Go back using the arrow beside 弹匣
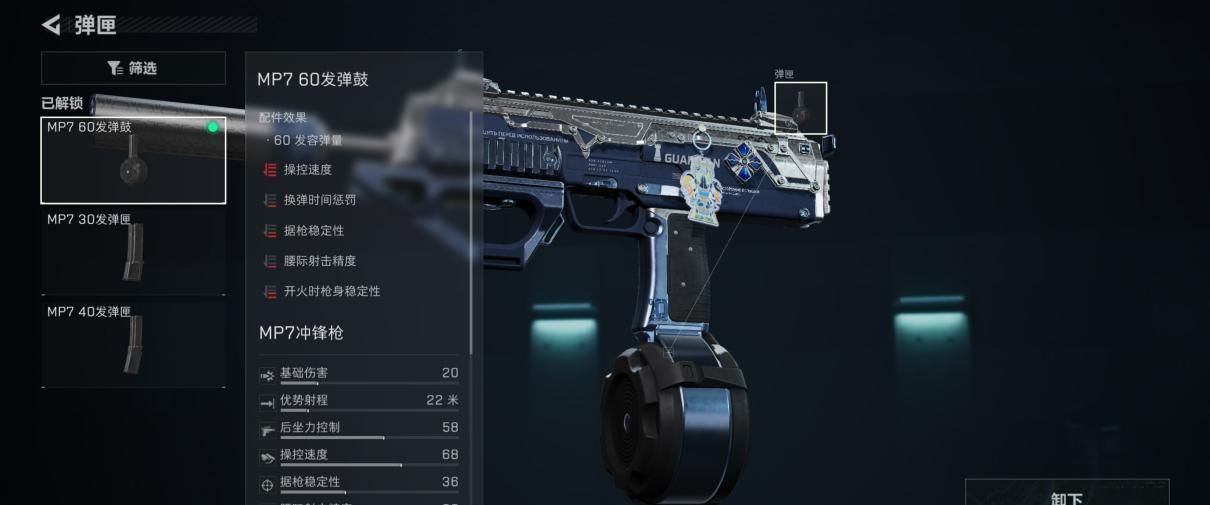Viewport: 1210px width, 505px height. 51,24
